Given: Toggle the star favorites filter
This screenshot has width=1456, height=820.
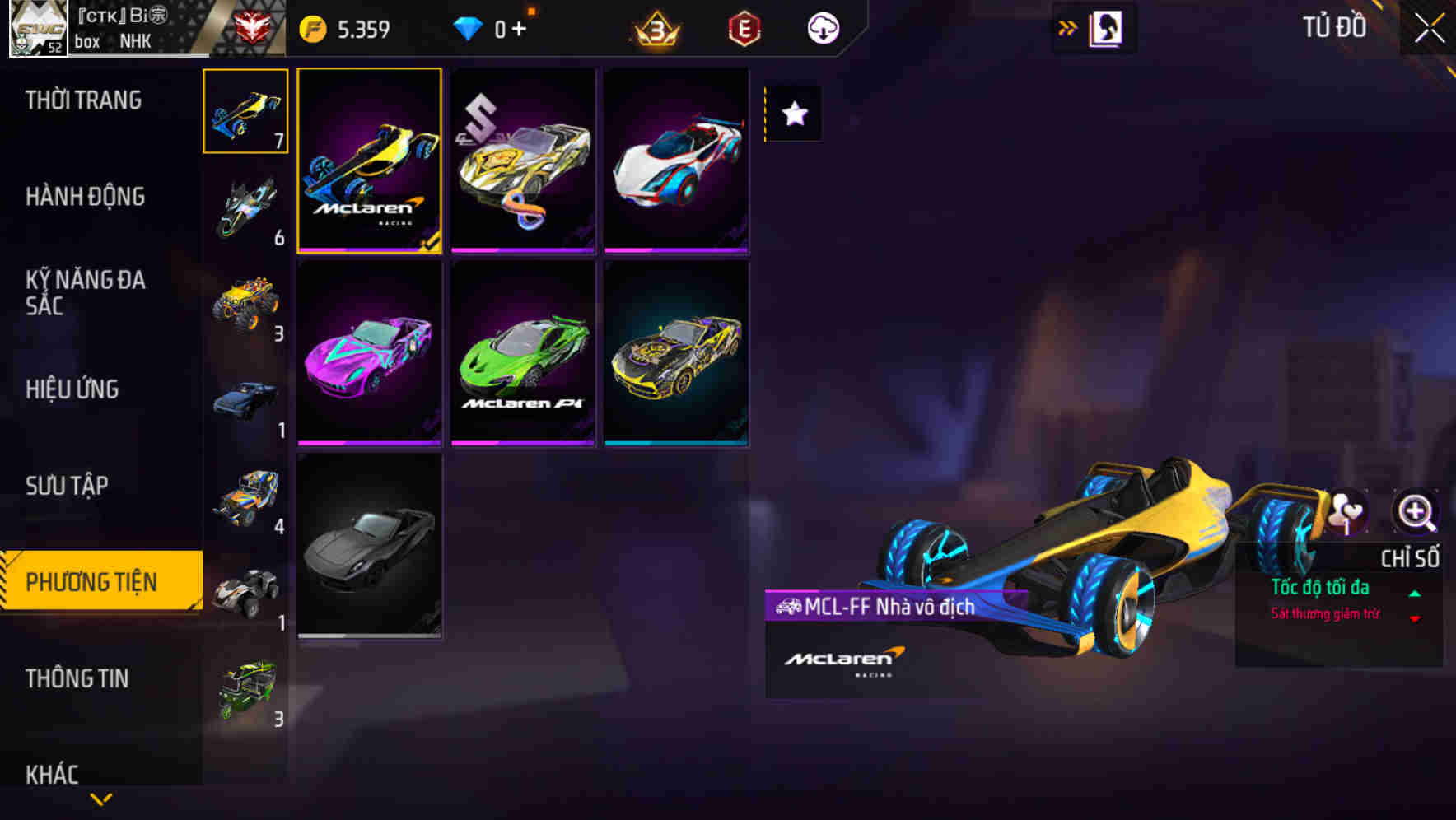Looking at the screenshot, I should (793, 114).
